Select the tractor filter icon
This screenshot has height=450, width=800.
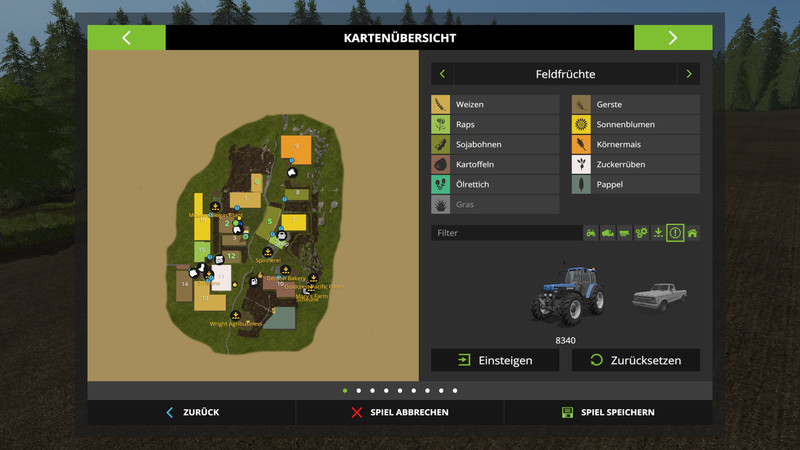tap(591, 233)
